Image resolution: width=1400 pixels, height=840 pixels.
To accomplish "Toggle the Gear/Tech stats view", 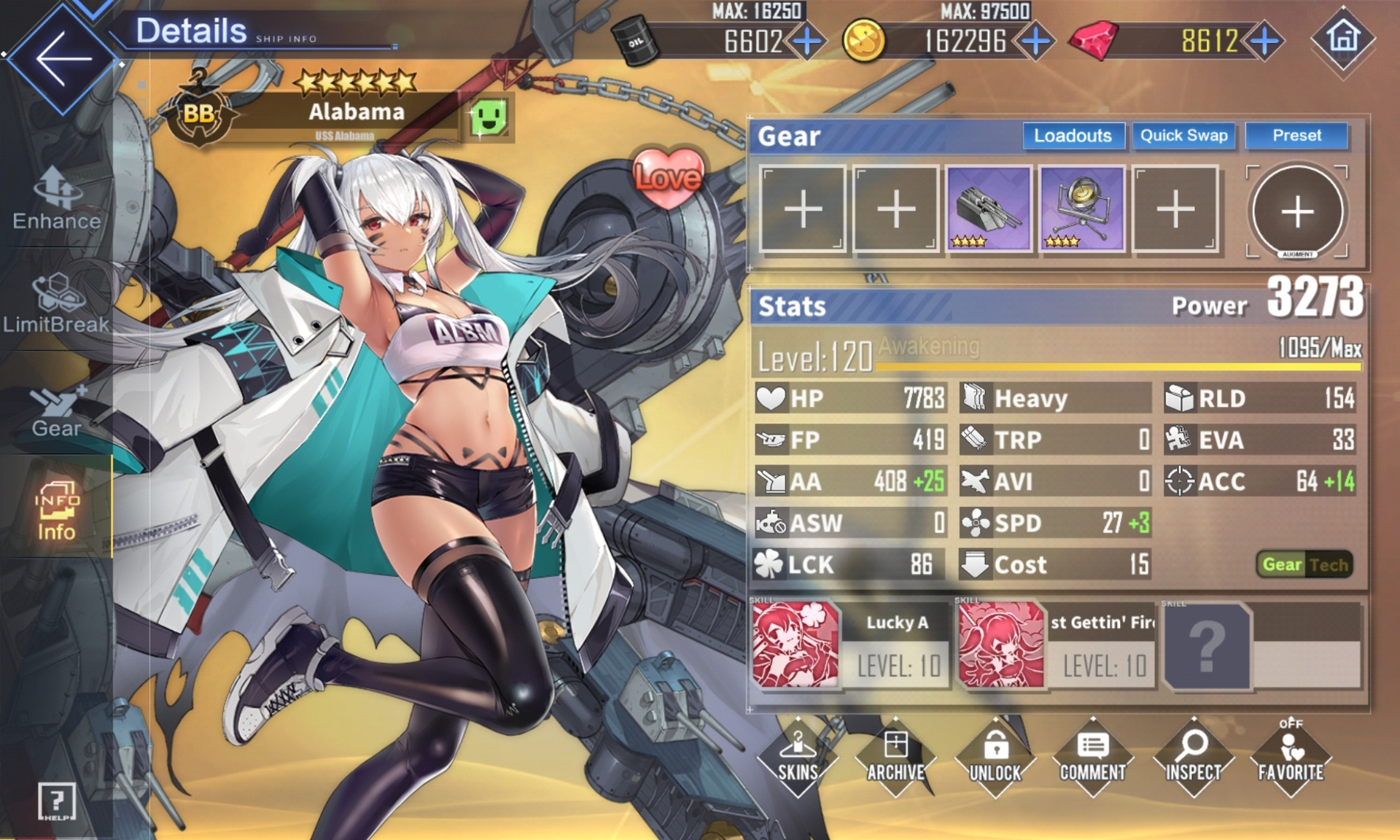I will tap(1304, 564).
